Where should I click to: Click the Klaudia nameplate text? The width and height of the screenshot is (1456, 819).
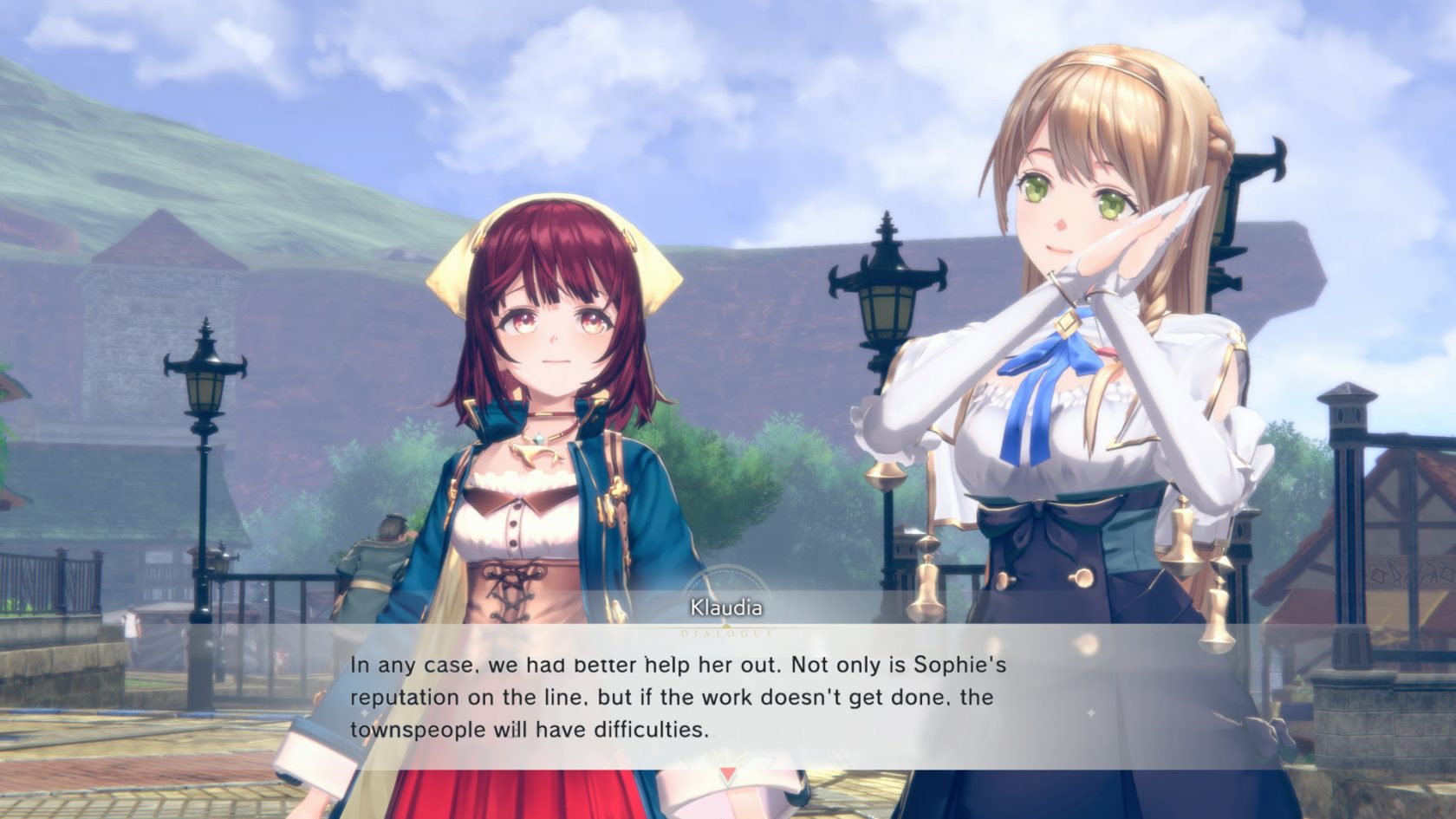pos(726,608)
